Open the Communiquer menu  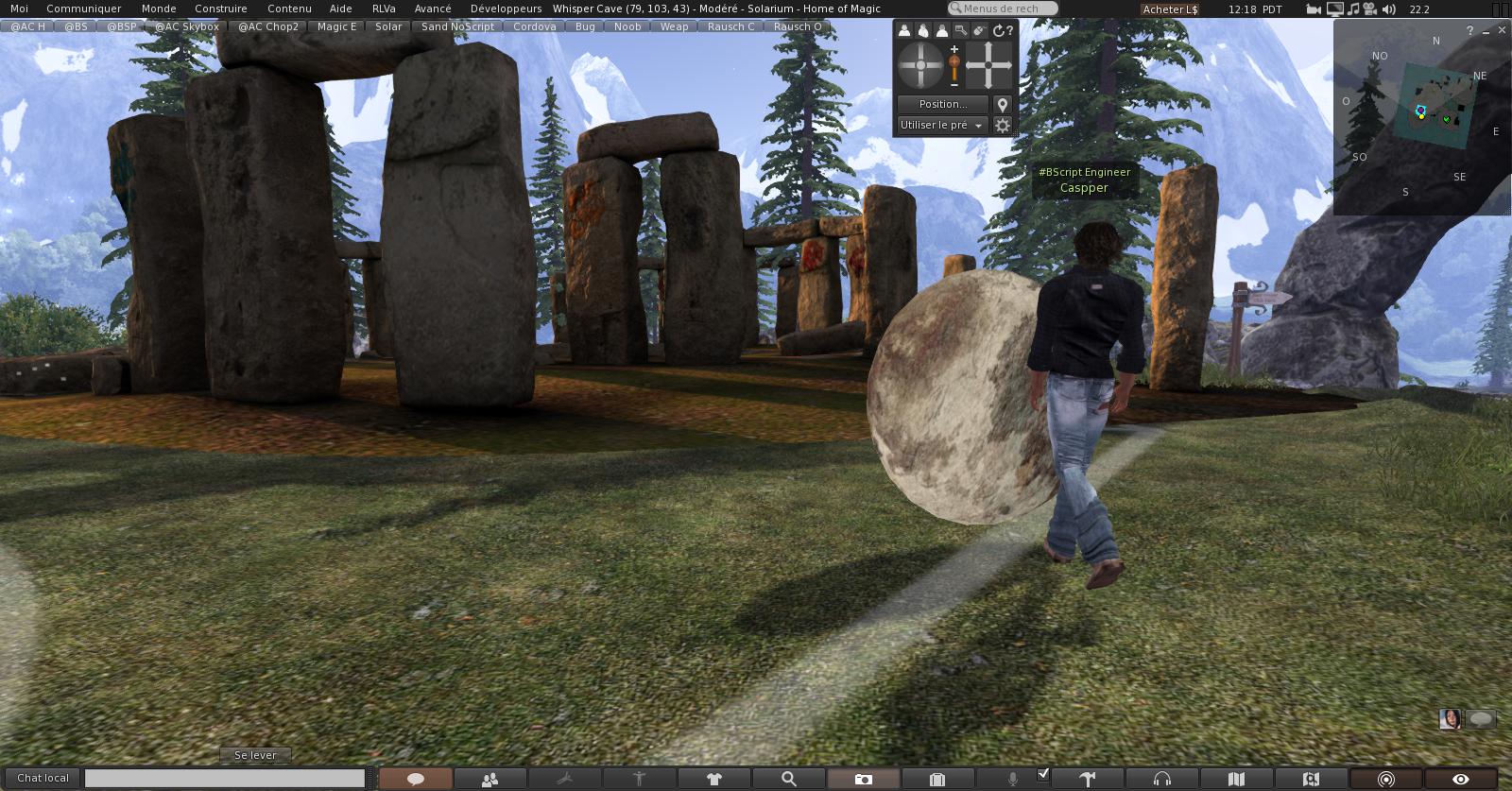[x=84, y=9]
